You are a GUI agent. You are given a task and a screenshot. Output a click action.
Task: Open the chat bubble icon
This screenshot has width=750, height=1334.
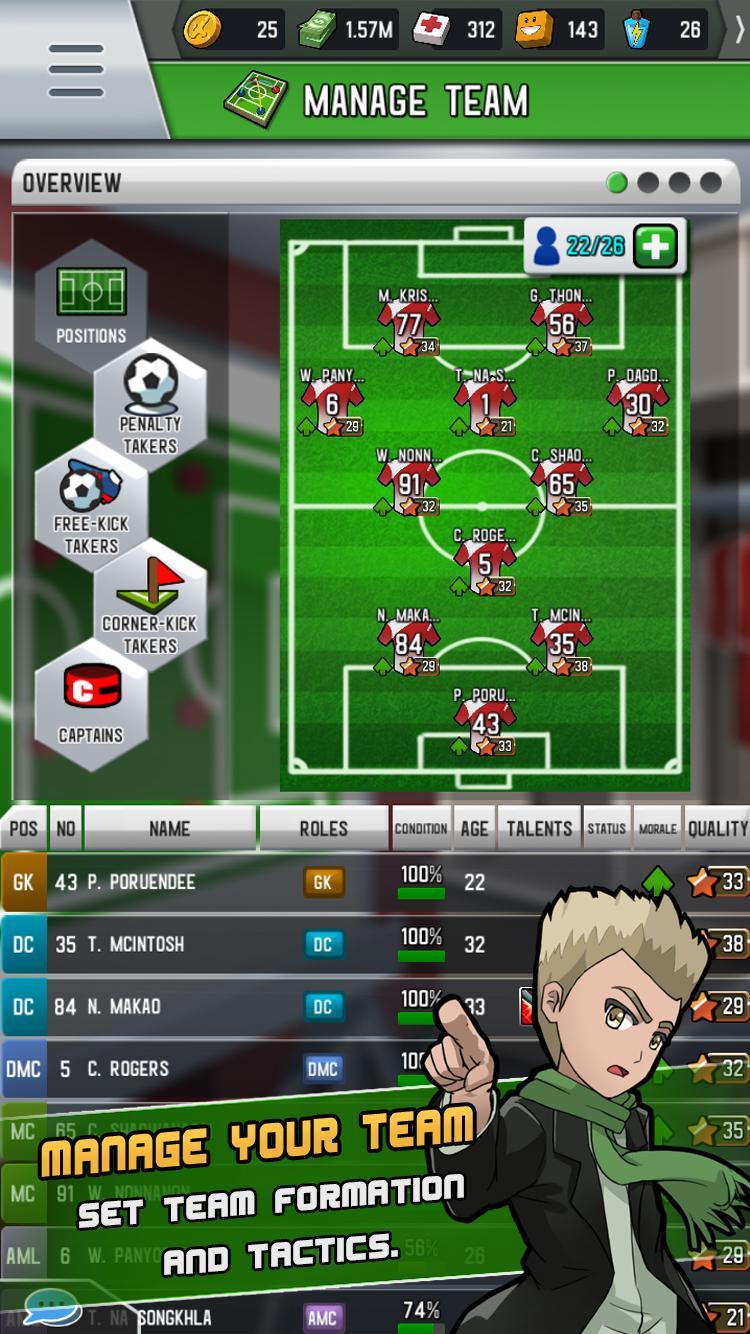[x=52, y=1308]
